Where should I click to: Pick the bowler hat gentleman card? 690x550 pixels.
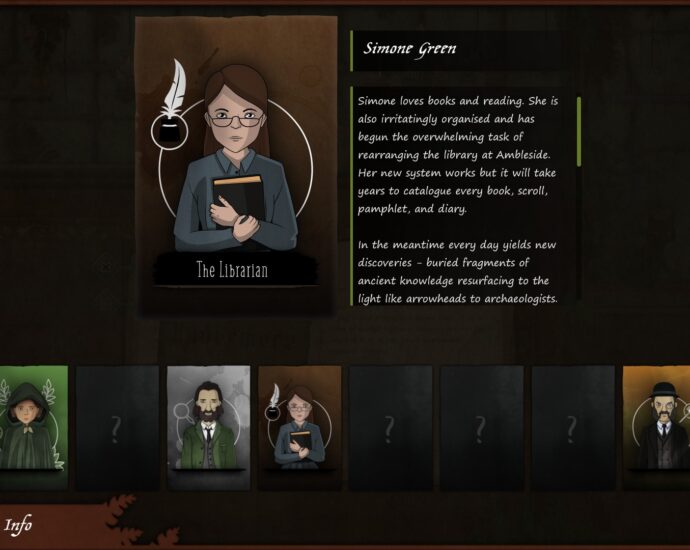657,426
